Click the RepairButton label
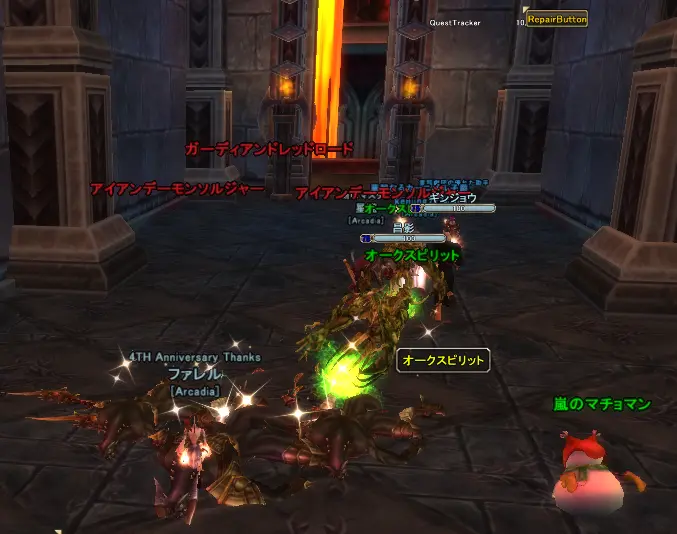The width and height of the screenshot is (677, 534). (x=557, y=19)
